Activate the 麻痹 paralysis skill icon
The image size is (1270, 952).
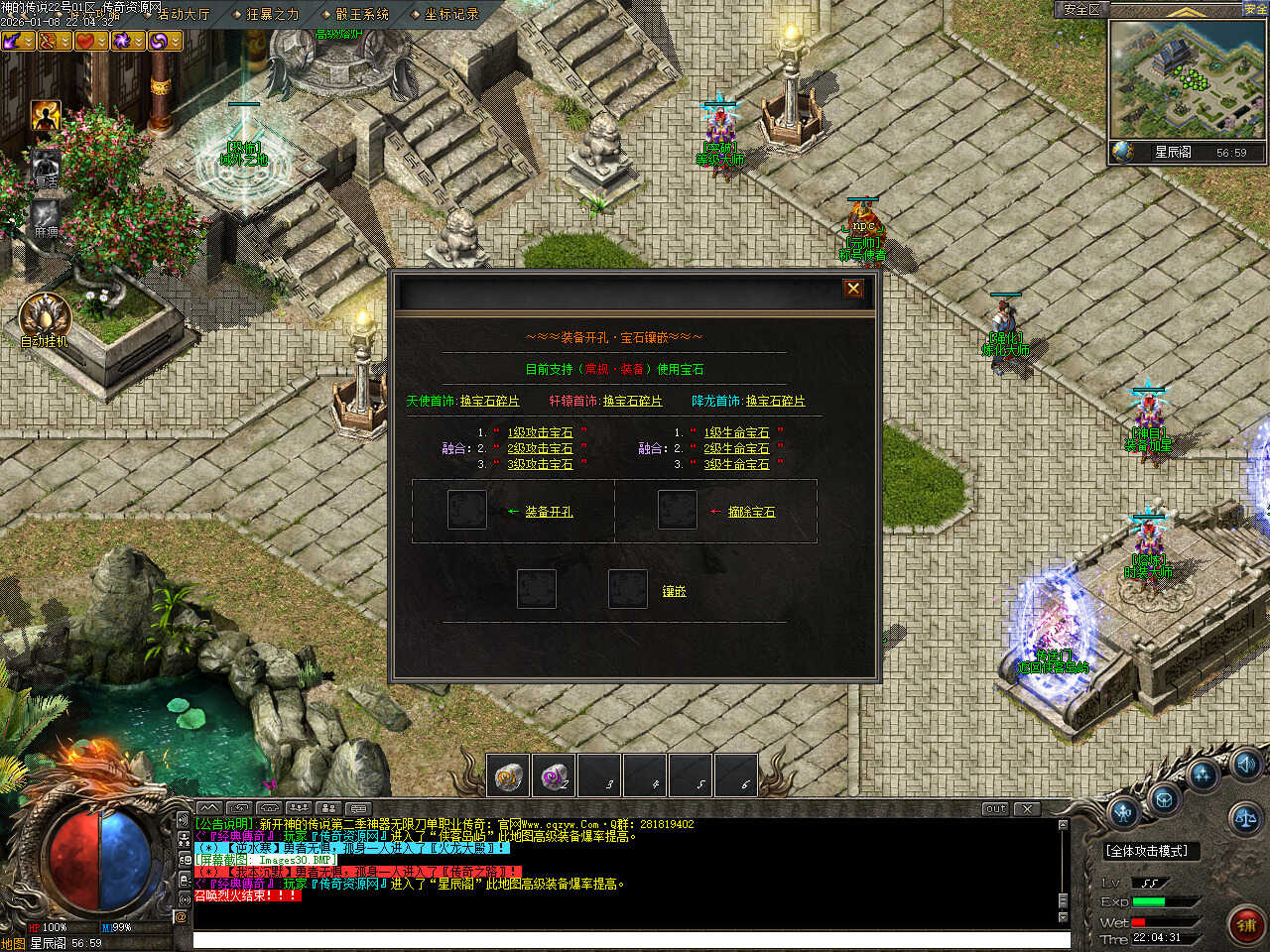point(46,215)
